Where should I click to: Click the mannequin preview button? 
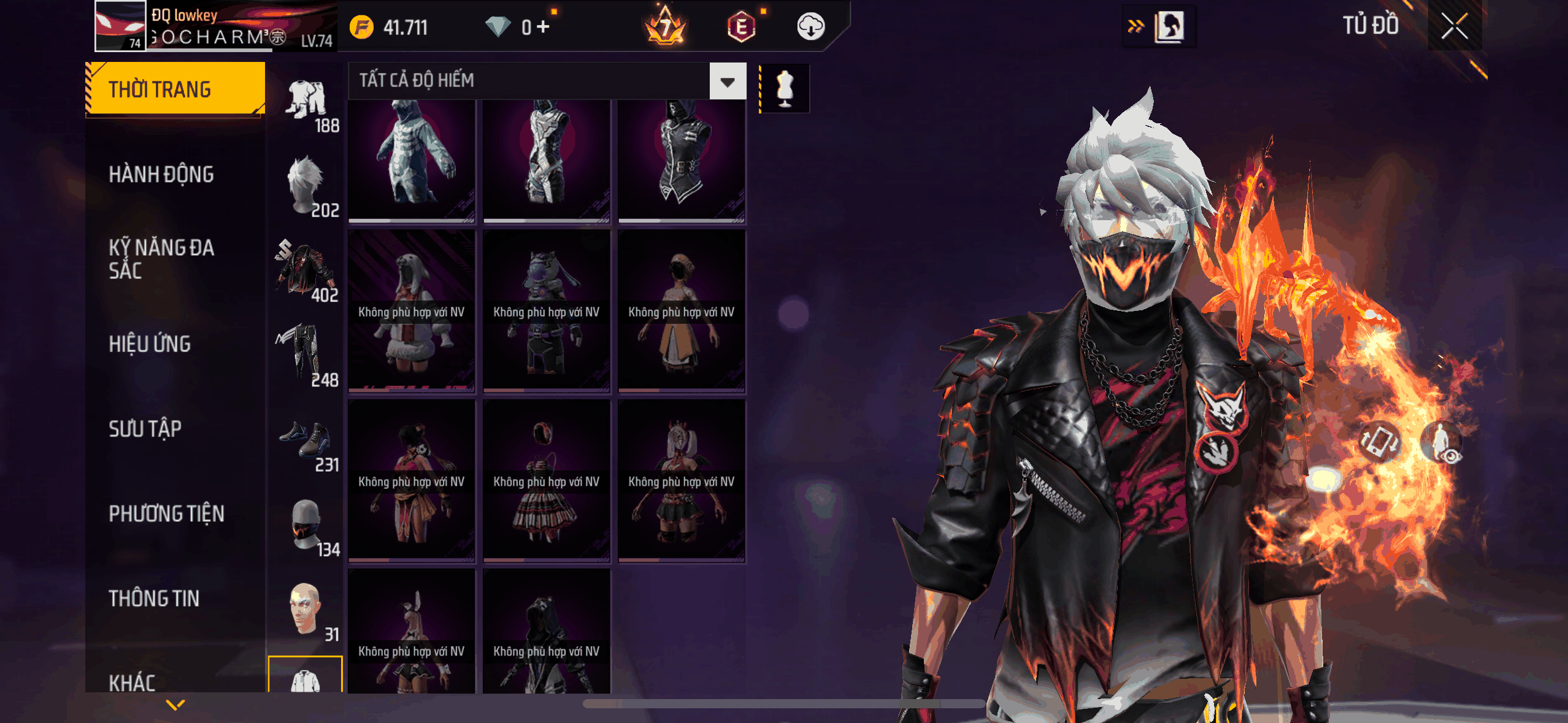coord(785,88)
